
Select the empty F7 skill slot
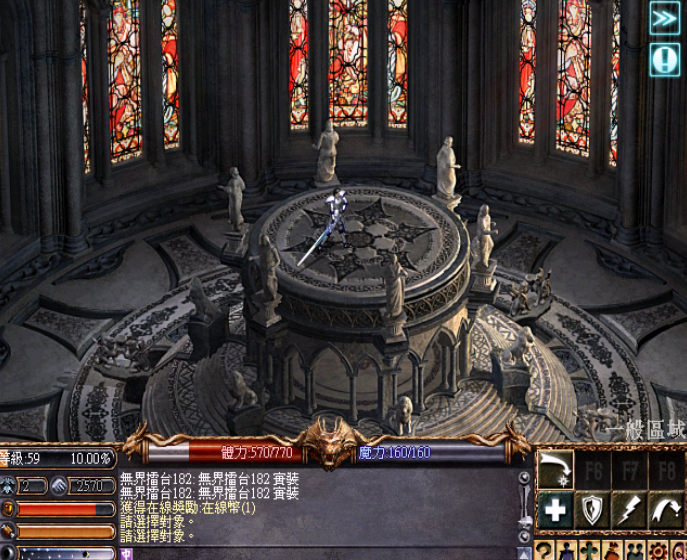point(629,470)
